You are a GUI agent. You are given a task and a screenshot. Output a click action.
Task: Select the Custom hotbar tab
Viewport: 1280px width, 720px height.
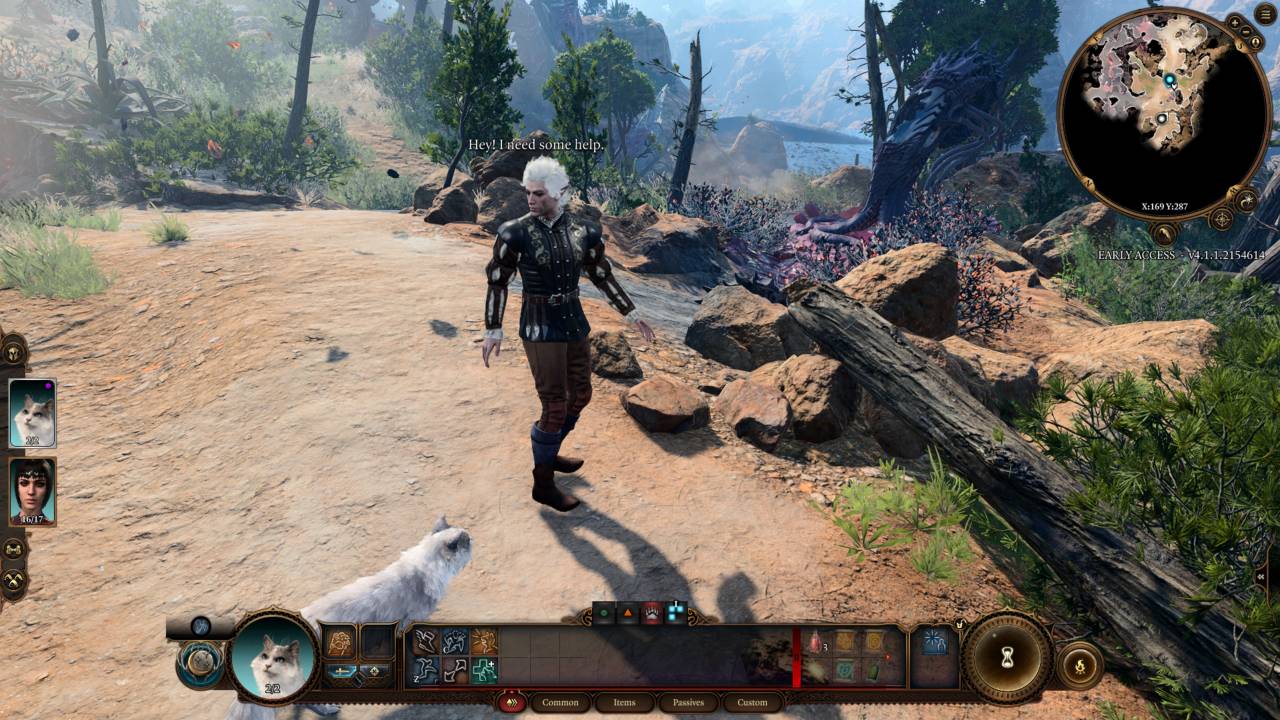(752, 703)
